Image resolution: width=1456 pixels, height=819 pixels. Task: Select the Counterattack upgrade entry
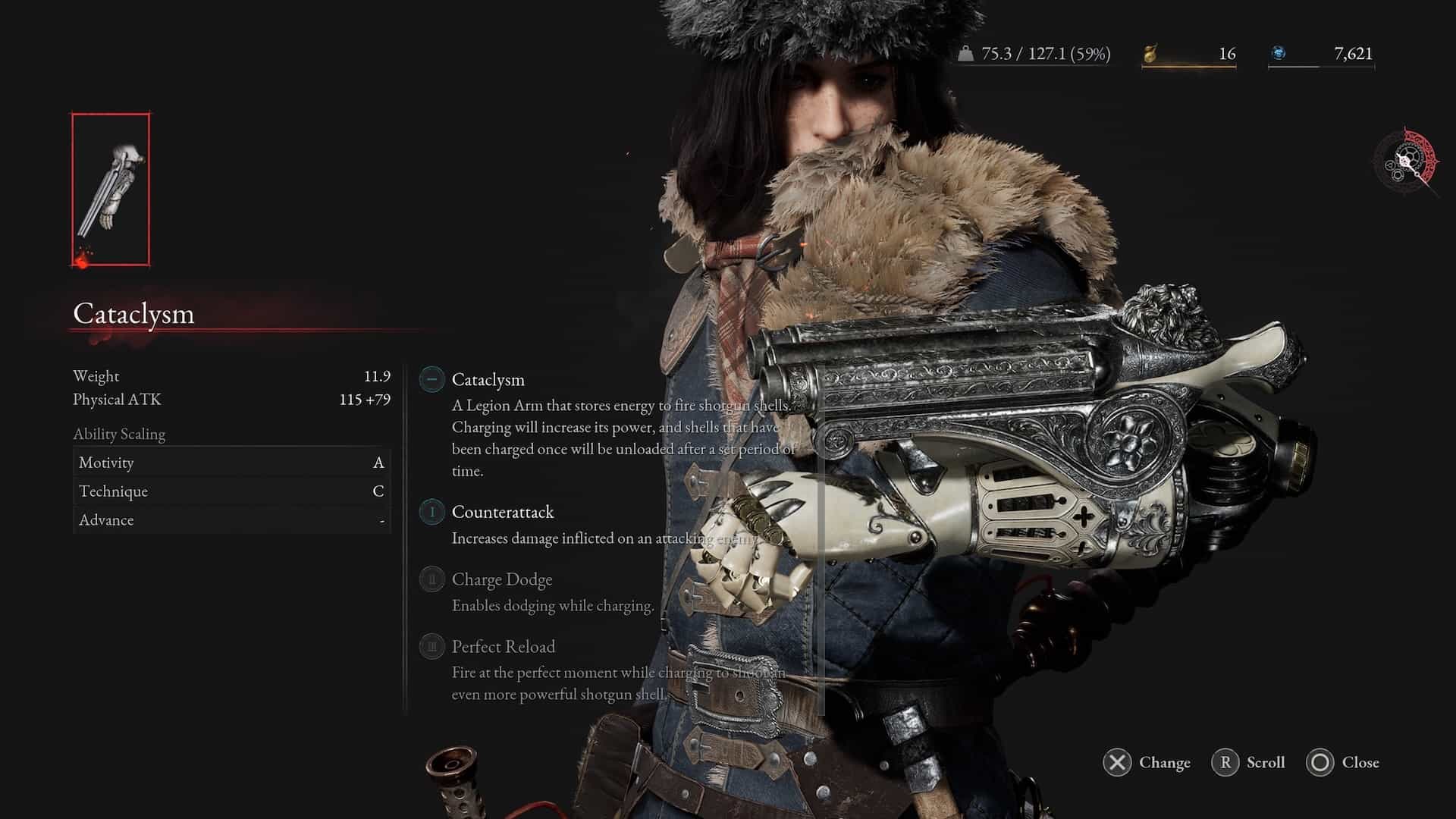502,512
